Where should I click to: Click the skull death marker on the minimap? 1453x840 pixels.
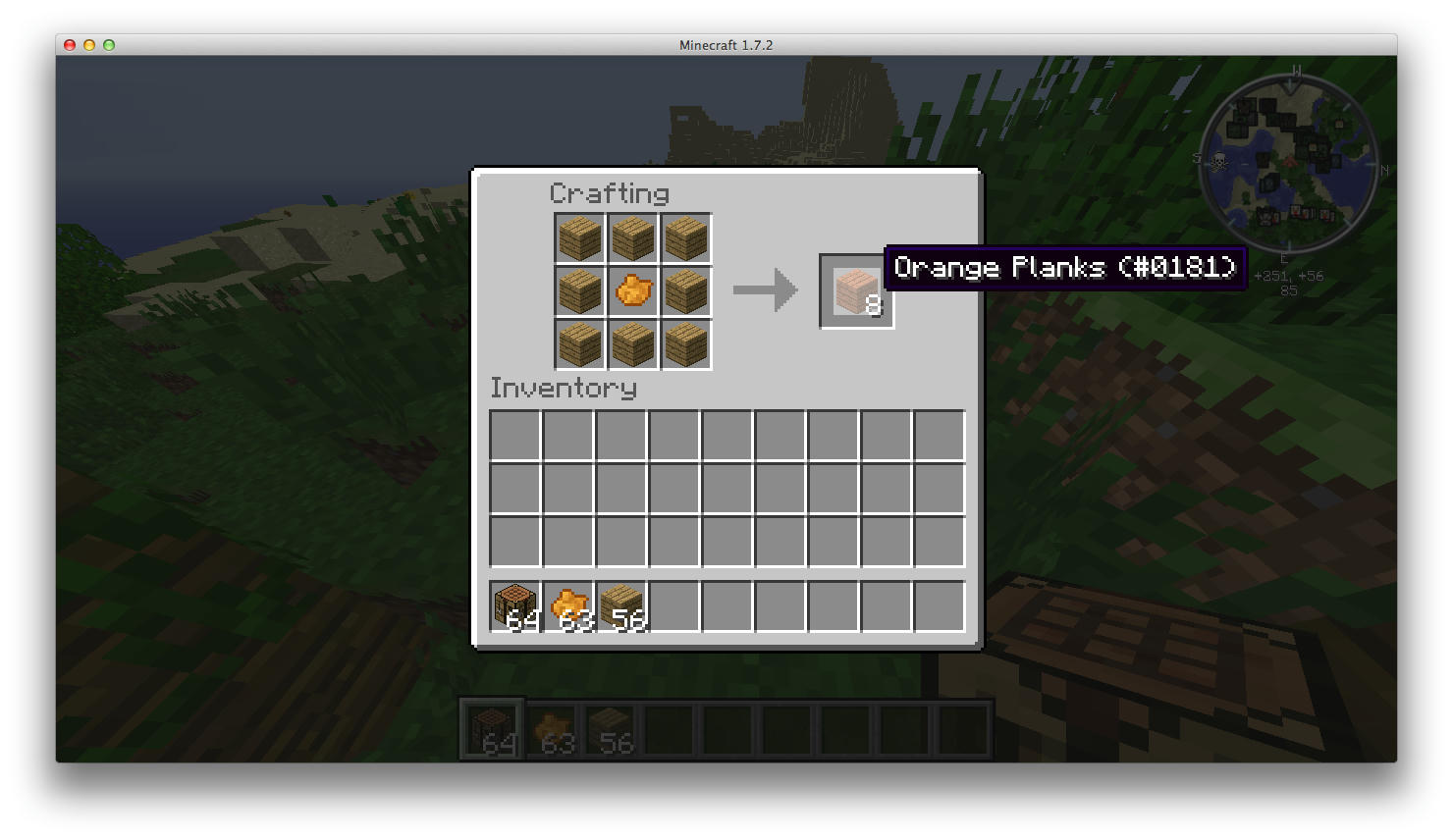click(1219, 161)
